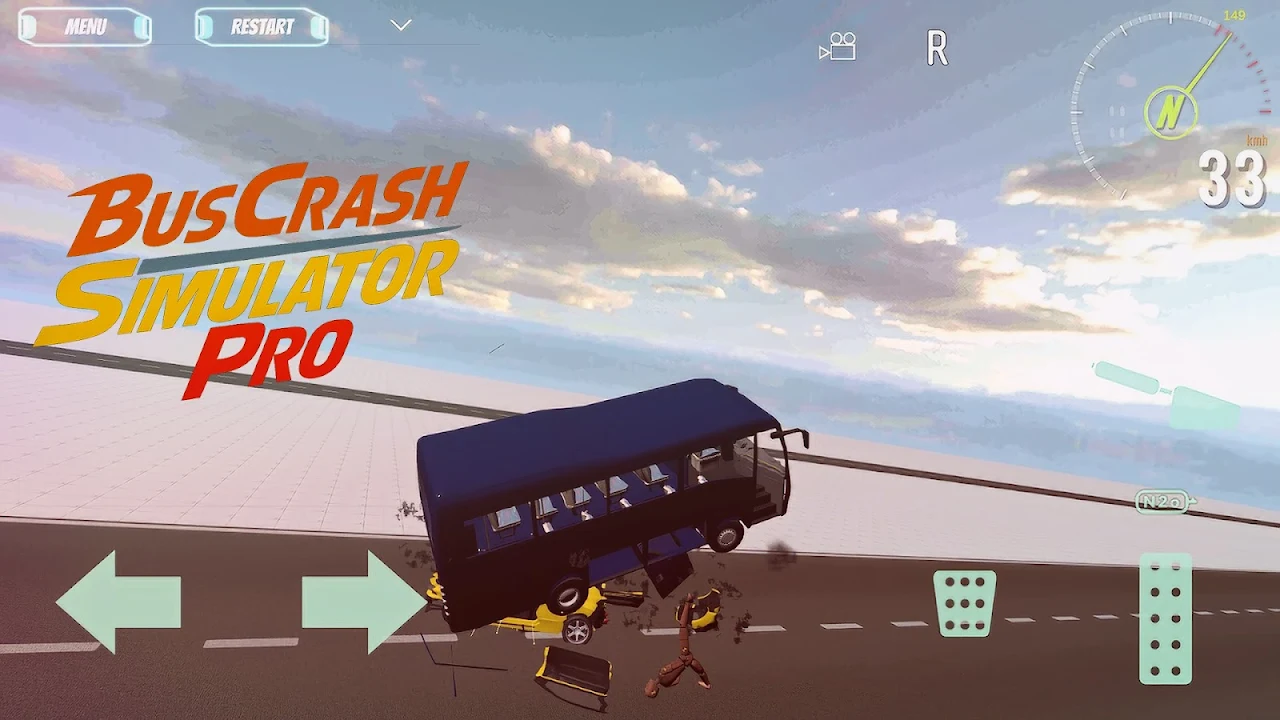Tap the R gear selector
Screen dimensions: 1280x720
(937, 48)
